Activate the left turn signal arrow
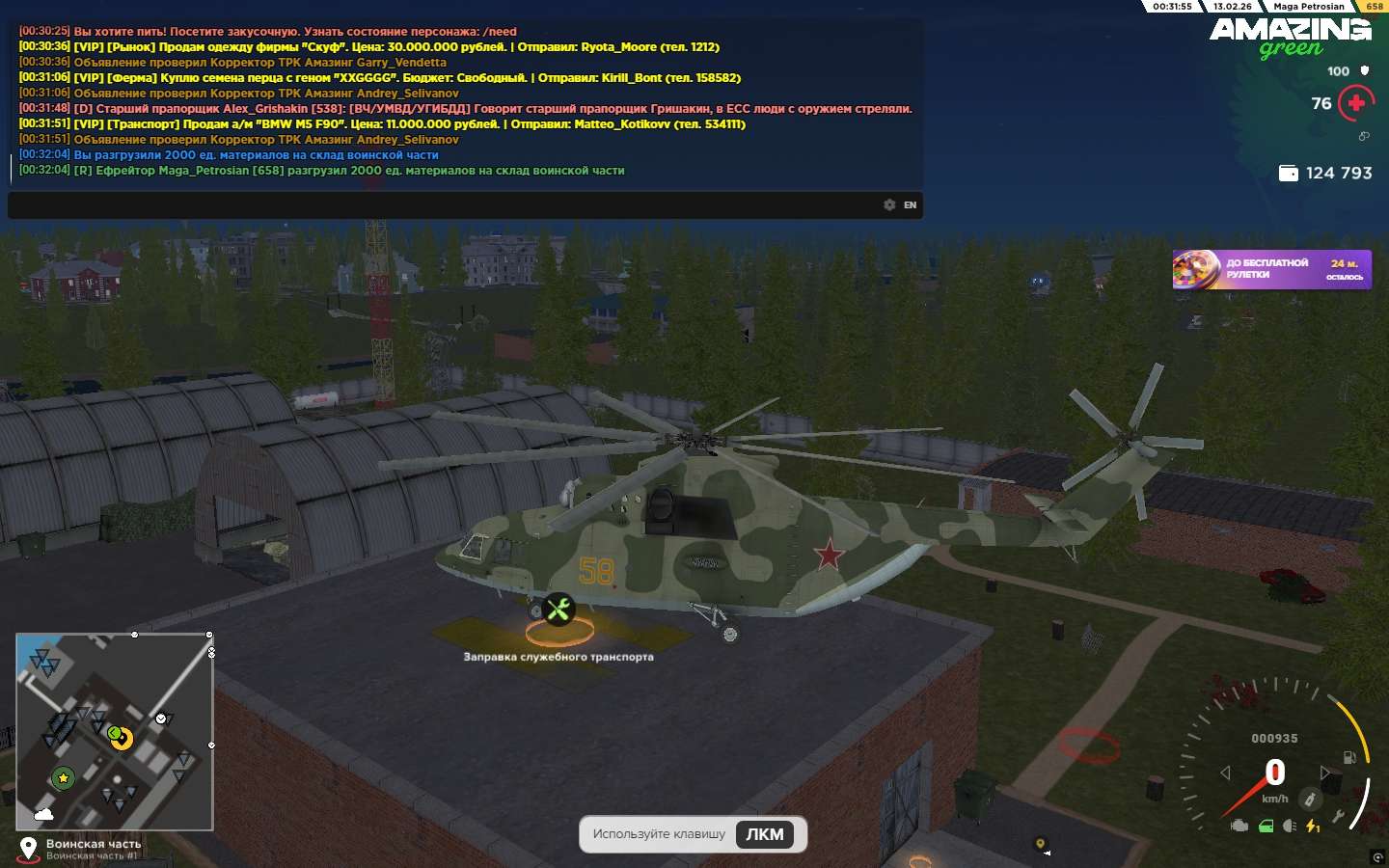This screenshot has width=1389, height=868. click(x=1225, y=773)
